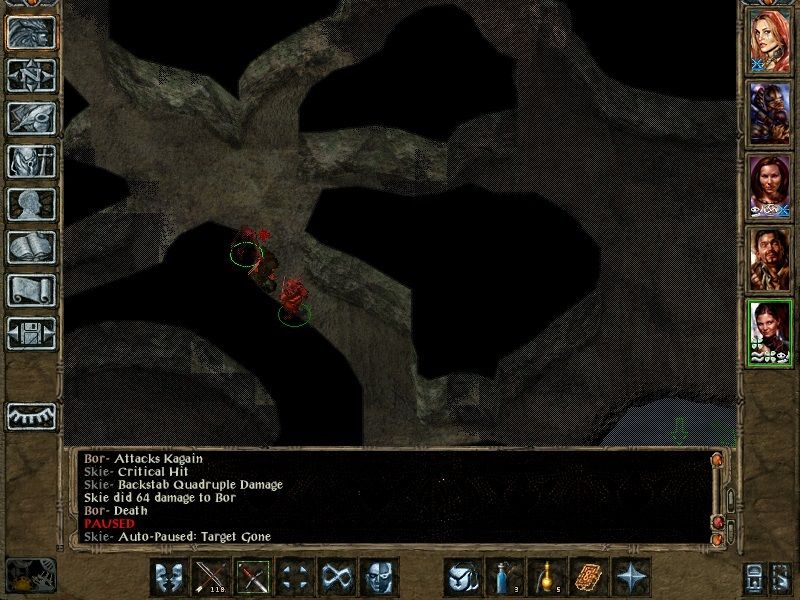Open the journal with the quill button

(x=31, y=118)
